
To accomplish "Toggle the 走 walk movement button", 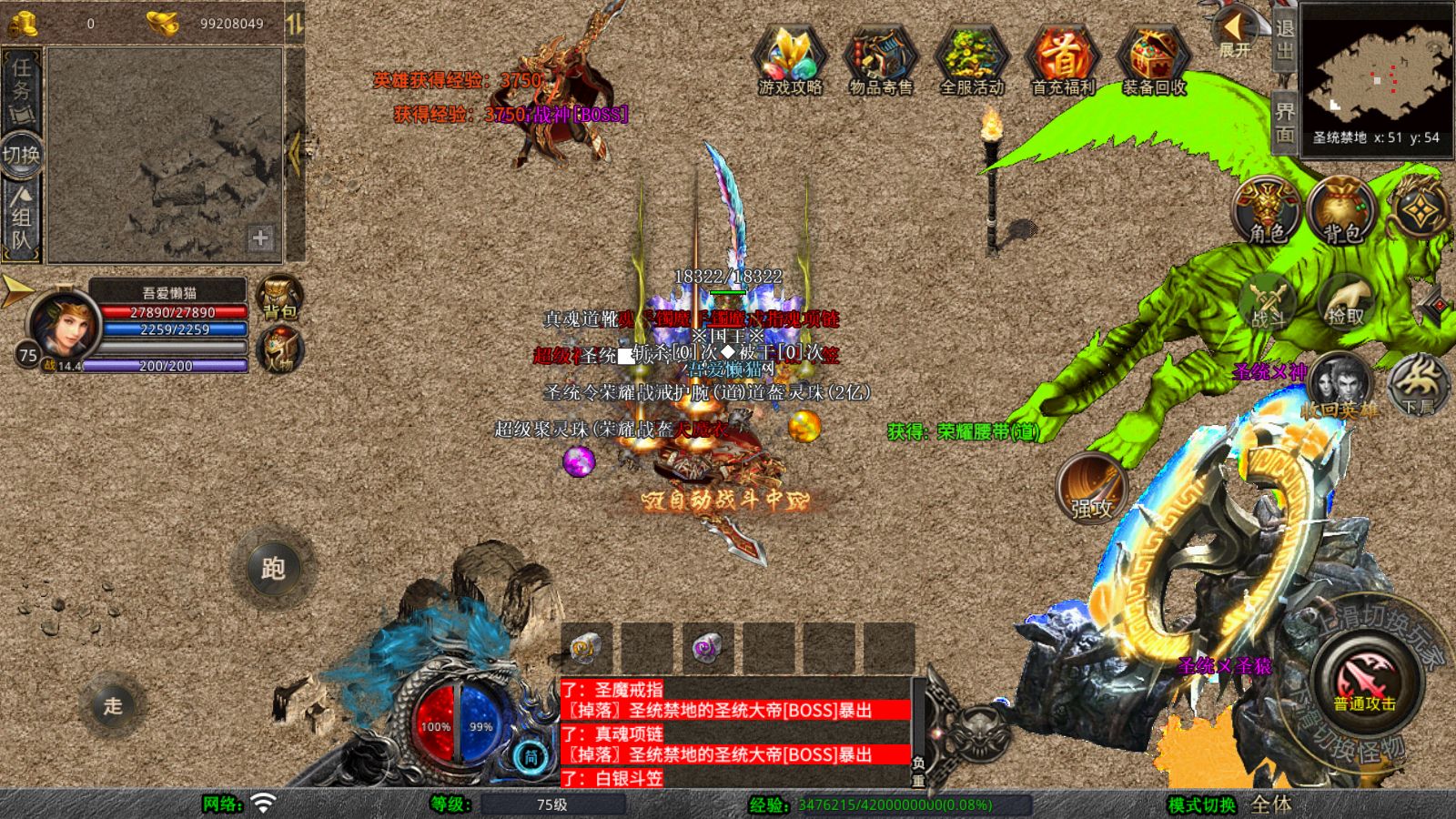I will (x=112, y=705).
